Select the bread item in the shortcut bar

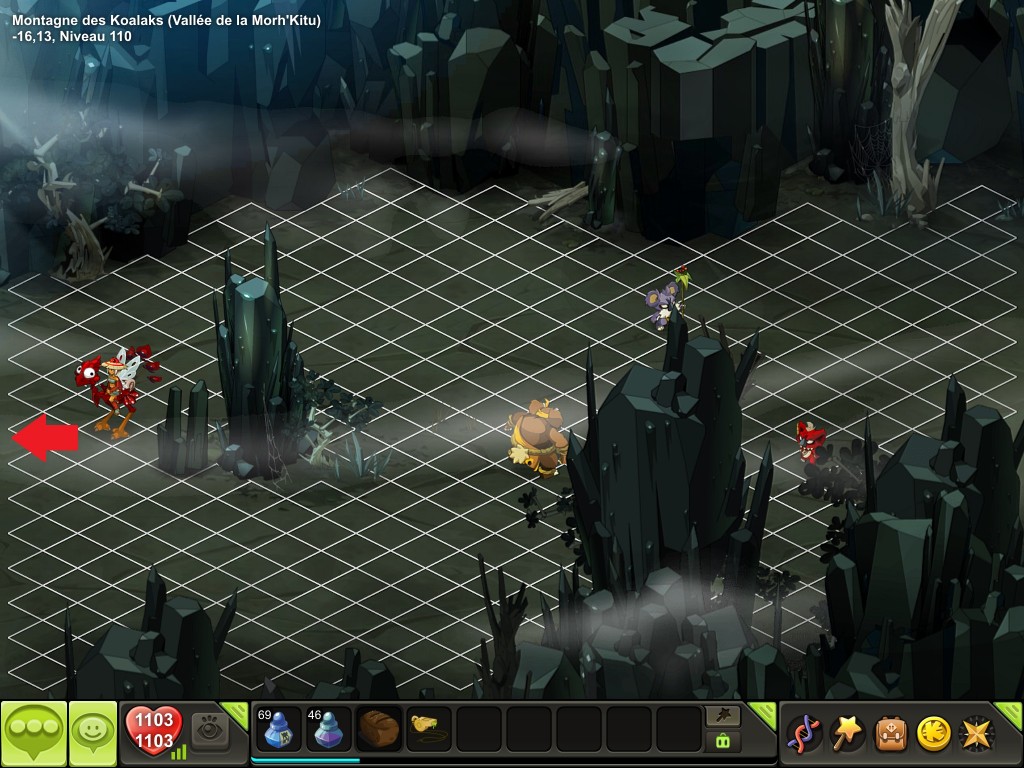click(379, 729)
